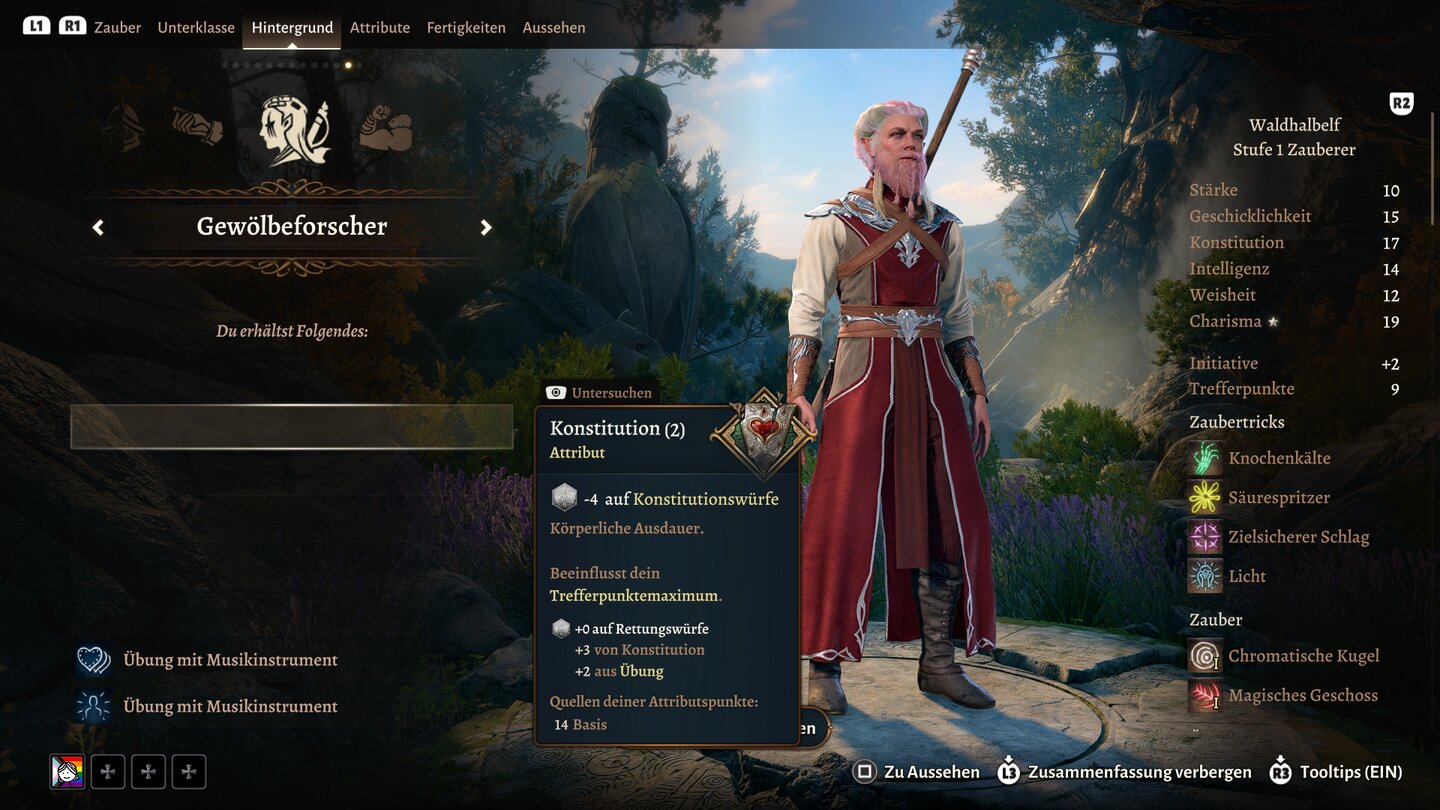Open the Fertigkeiten tab
The width and height of the screenshot is (1440, 810).
coord(466,27)
